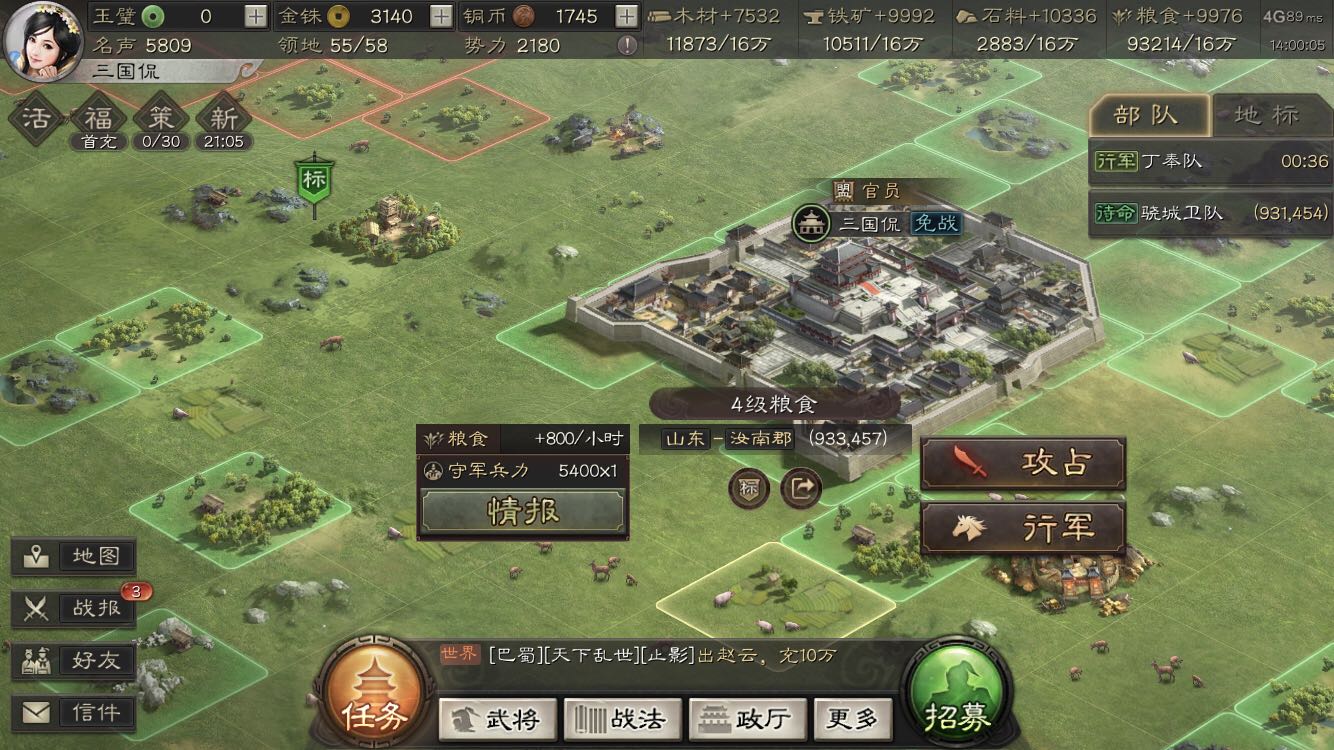Screen dimensions: 1334x750
Task: Open the 好友 friends list
Action: [73, 658]
